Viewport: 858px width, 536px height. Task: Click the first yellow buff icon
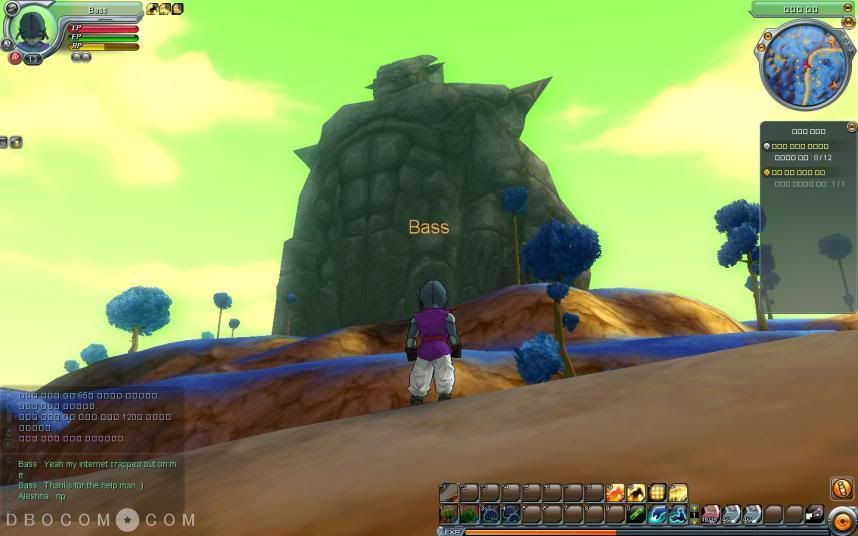coord(152,9)
